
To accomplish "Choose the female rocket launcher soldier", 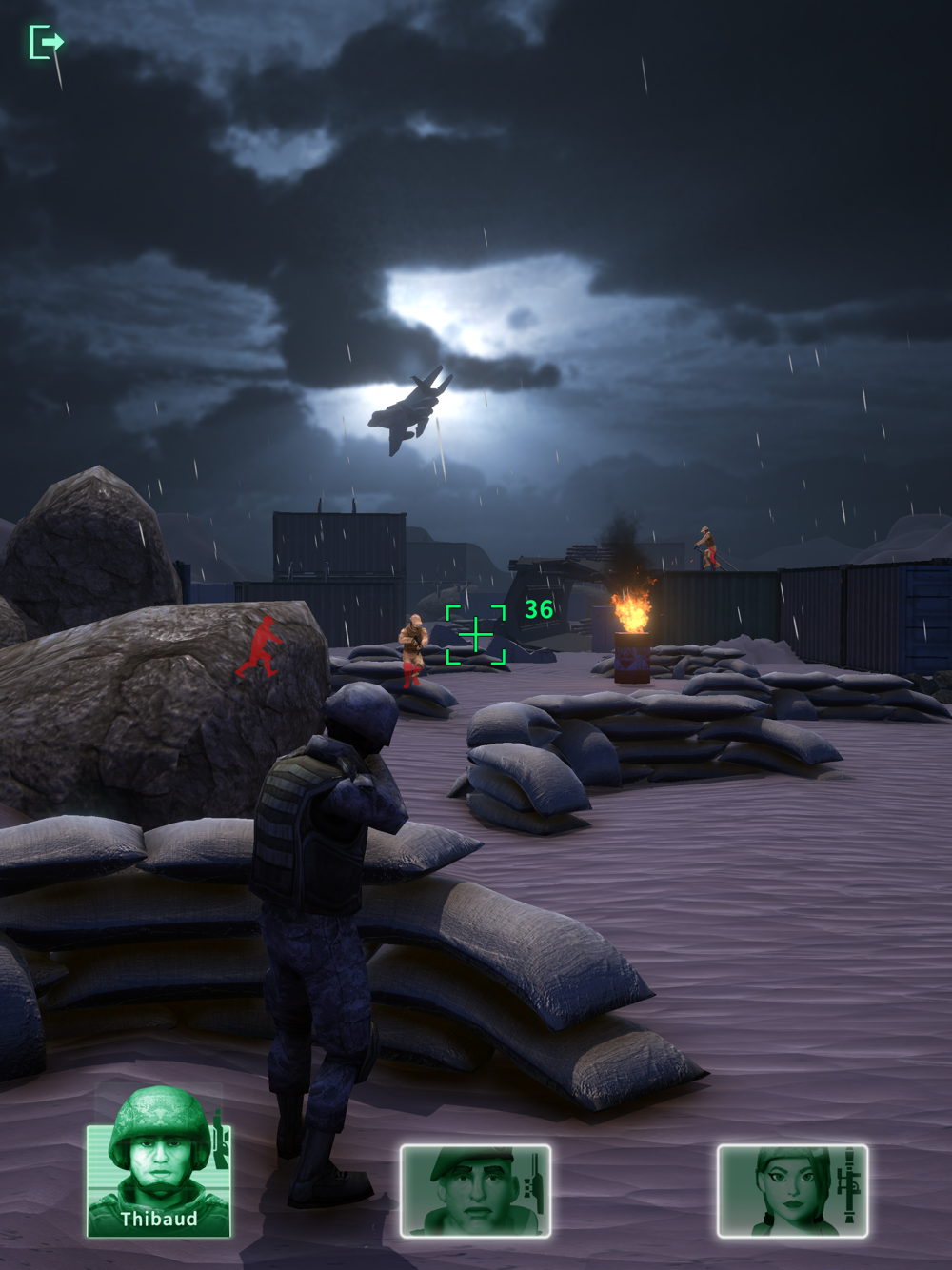I will pyautogui.click(x=792, y=1190).
